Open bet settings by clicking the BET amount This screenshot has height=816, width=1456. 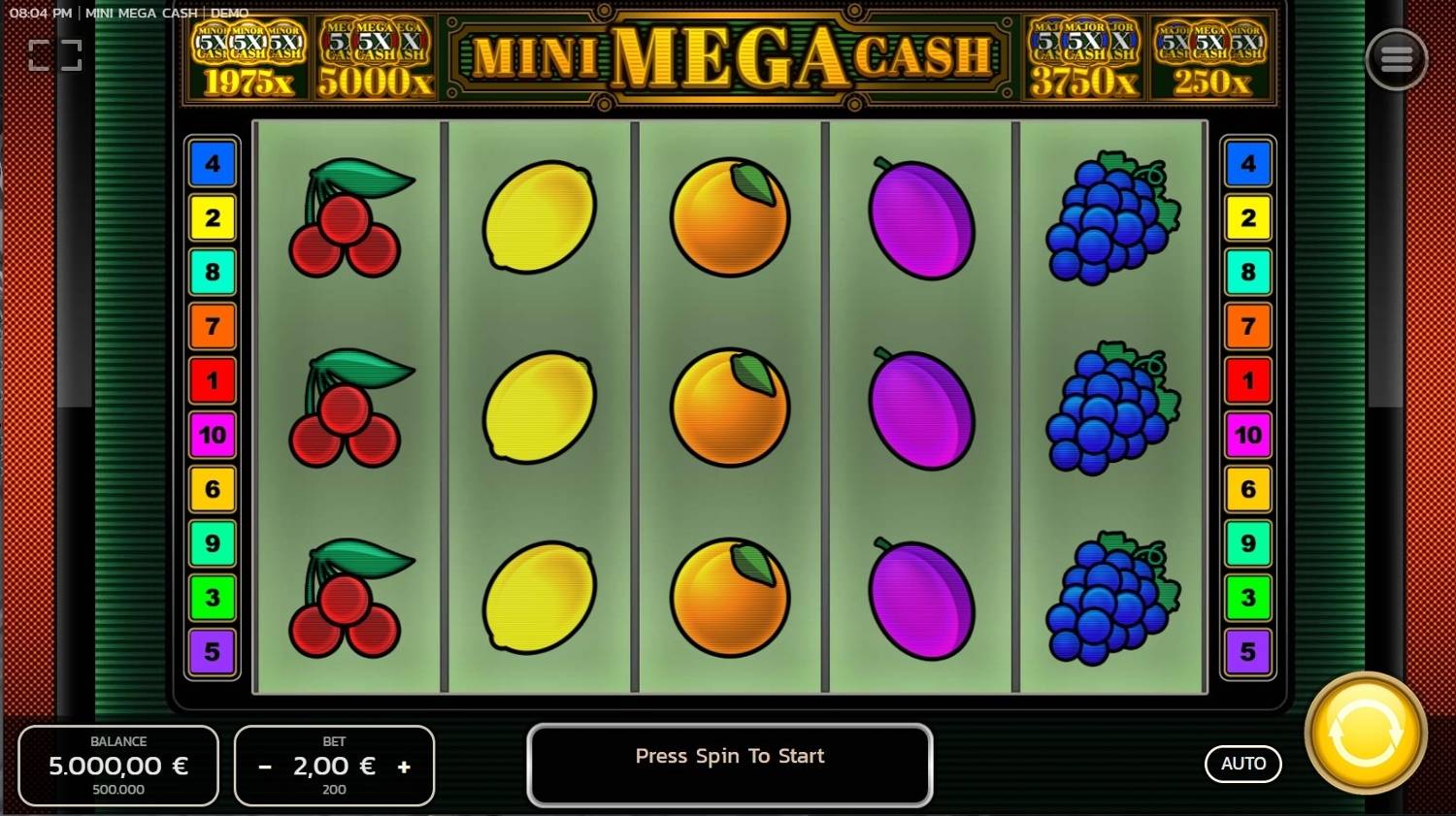click(x=334, y=766)
